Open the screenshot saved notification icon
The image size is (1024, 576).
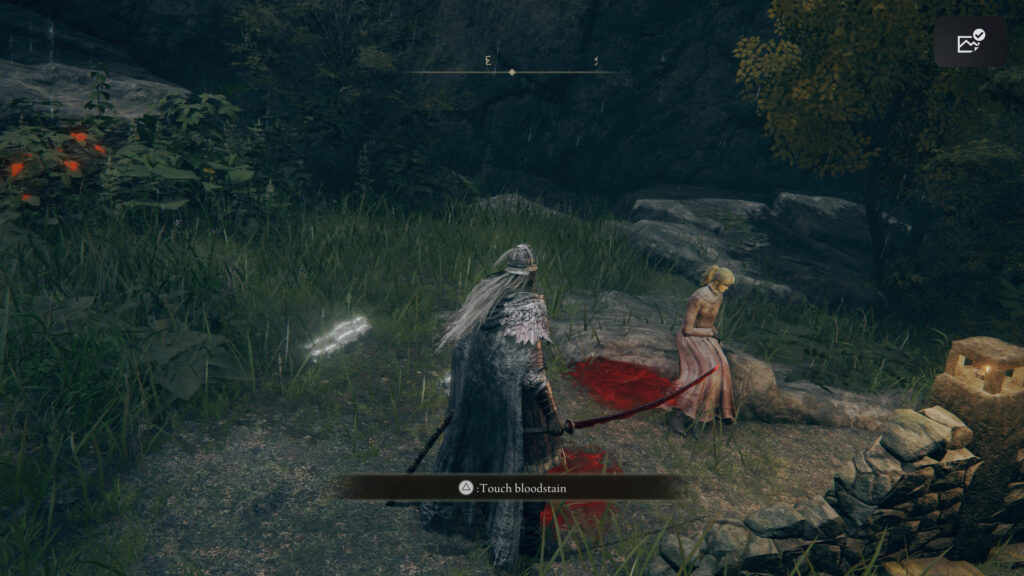[x=970, y=41]
